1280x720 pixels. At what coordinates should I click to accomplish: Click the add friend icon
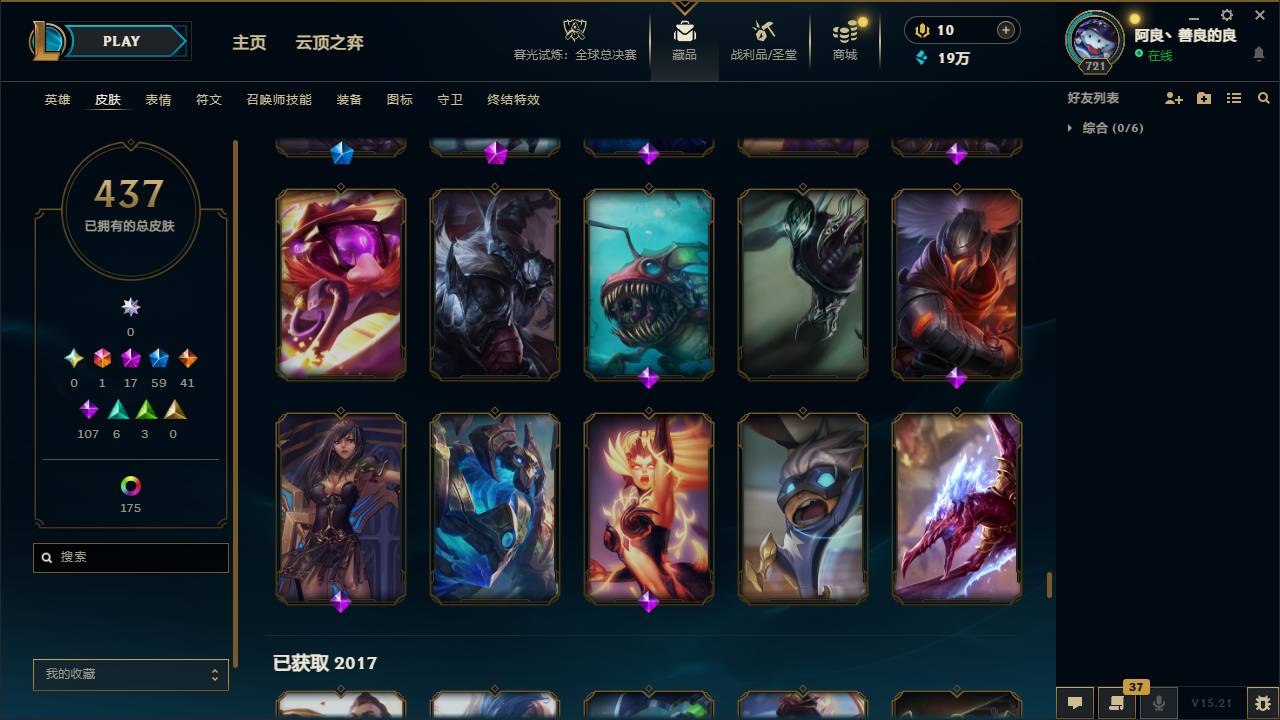pos(1174,97)
